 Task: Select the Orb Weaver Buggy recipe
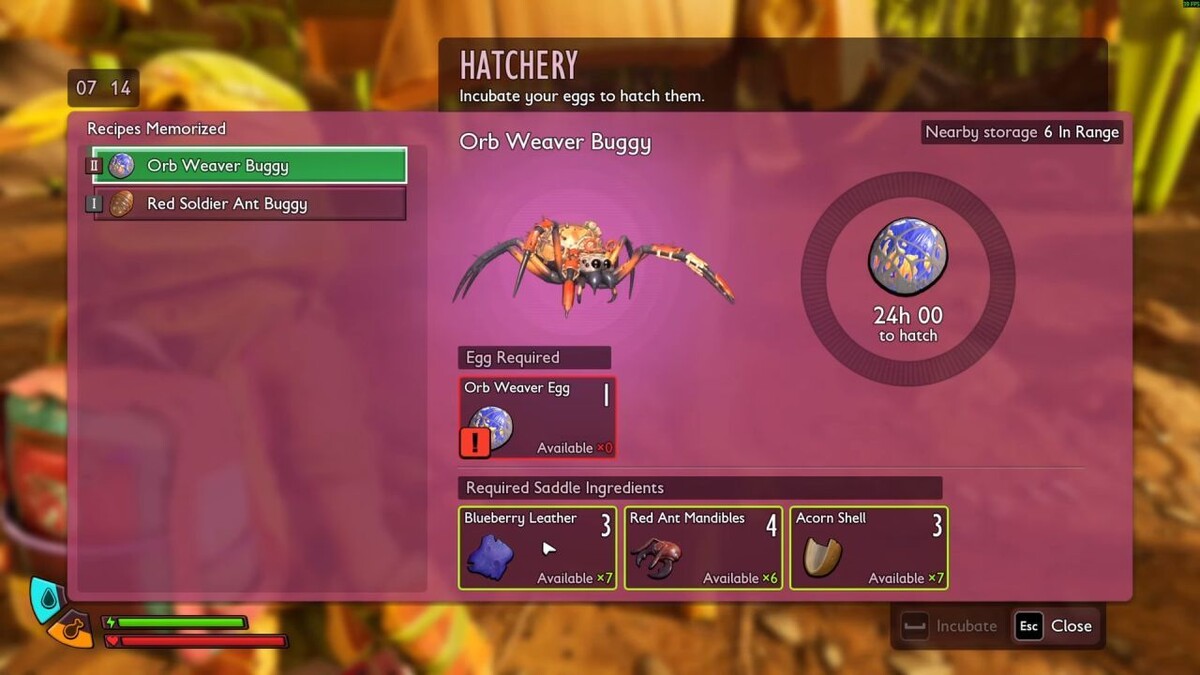tap(250, 166)
